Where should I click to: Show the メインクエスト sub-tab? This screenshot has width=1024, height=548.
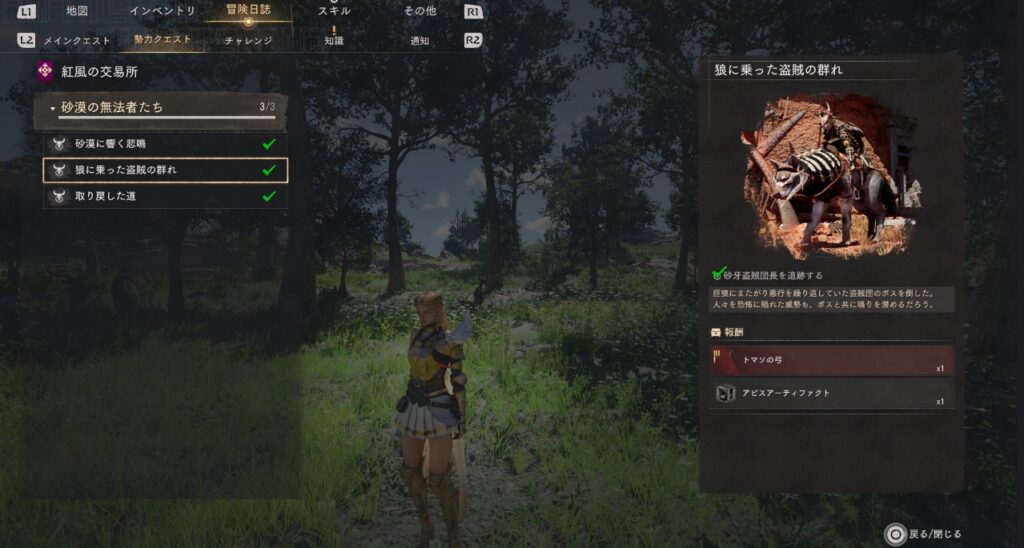[76, 41]
